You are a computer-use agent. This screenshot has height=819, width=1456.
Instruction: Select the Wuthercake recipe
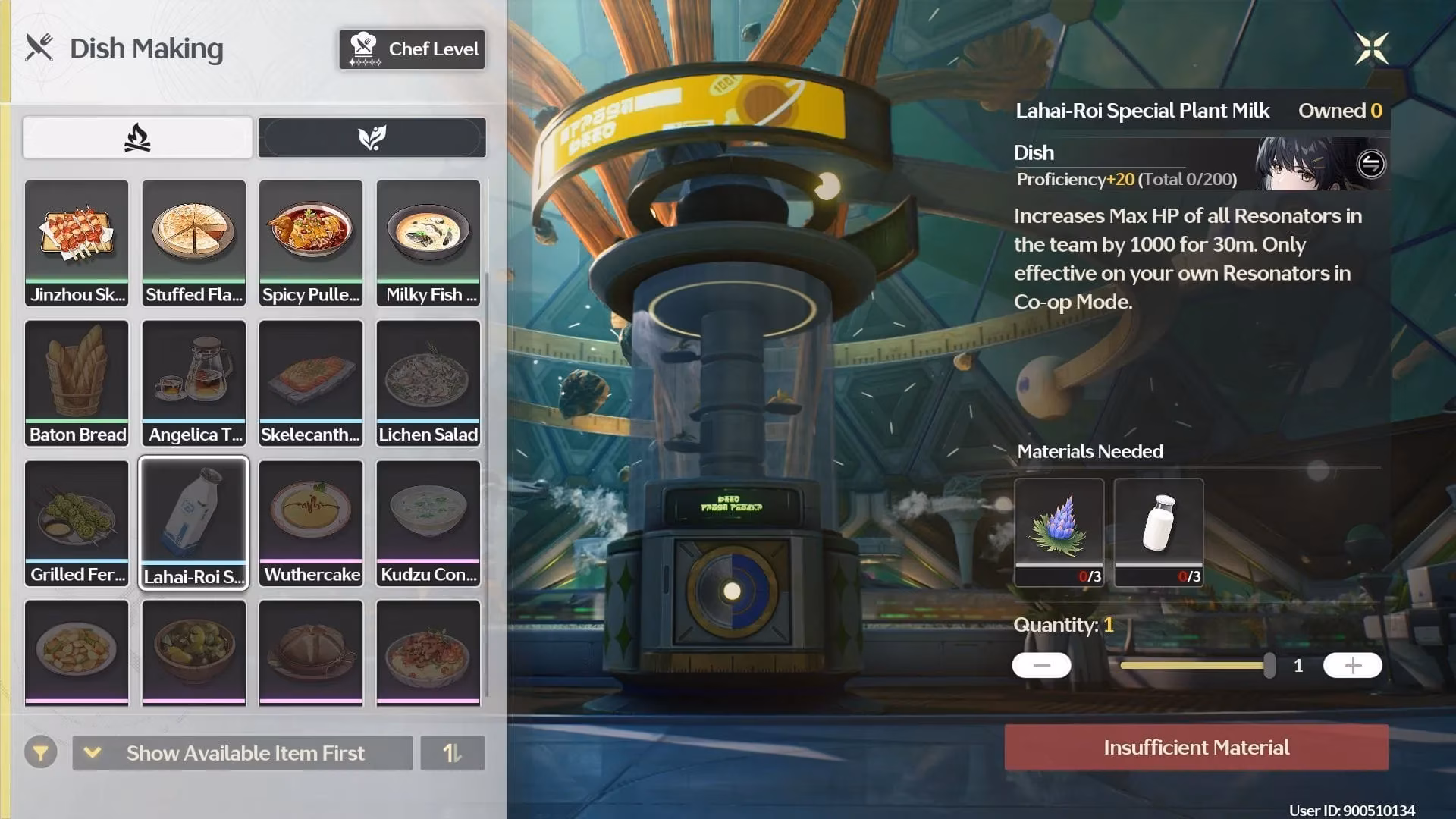pyautogui.click(x=311, y=523)
